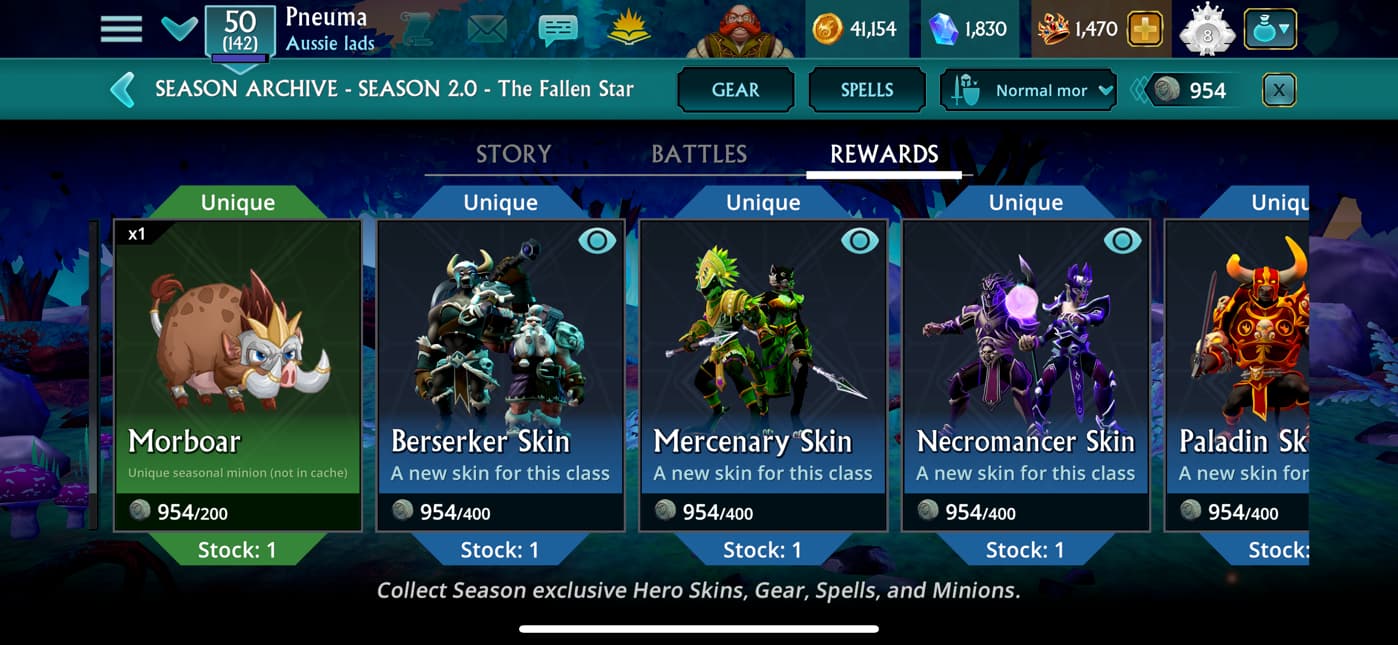Tap the dwarf hero portrait
The height and width of the screenshot is (645, 1398).
(x=740, y=30)
